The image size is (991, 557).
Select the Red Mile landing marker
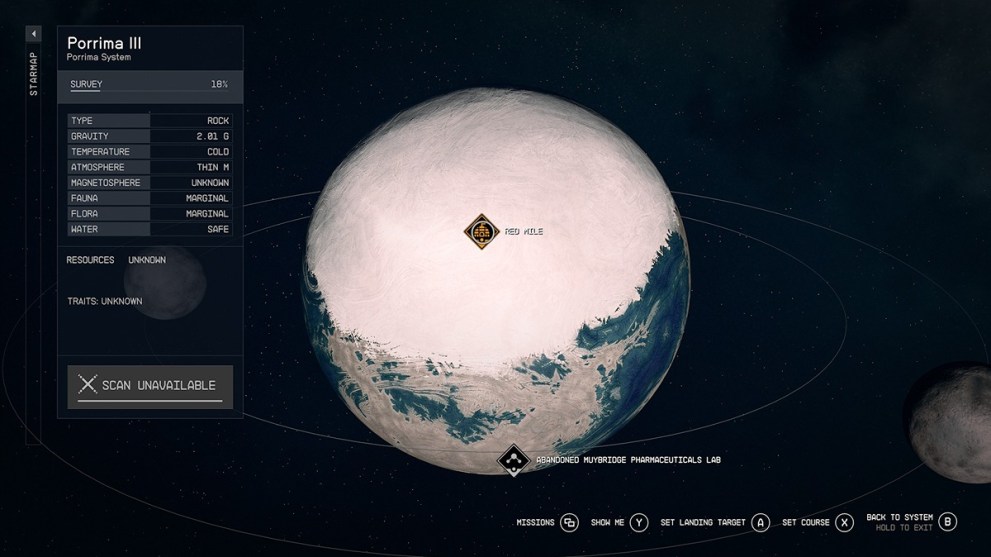pyautogui.click(x=481, y=232)
